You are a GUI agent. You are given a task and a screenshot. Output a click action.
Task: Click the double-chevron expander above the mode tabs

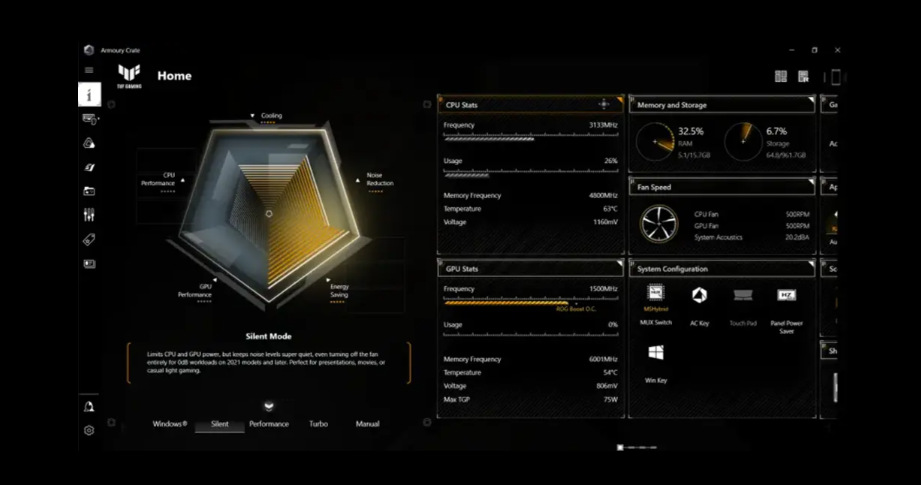click(268, 405)
